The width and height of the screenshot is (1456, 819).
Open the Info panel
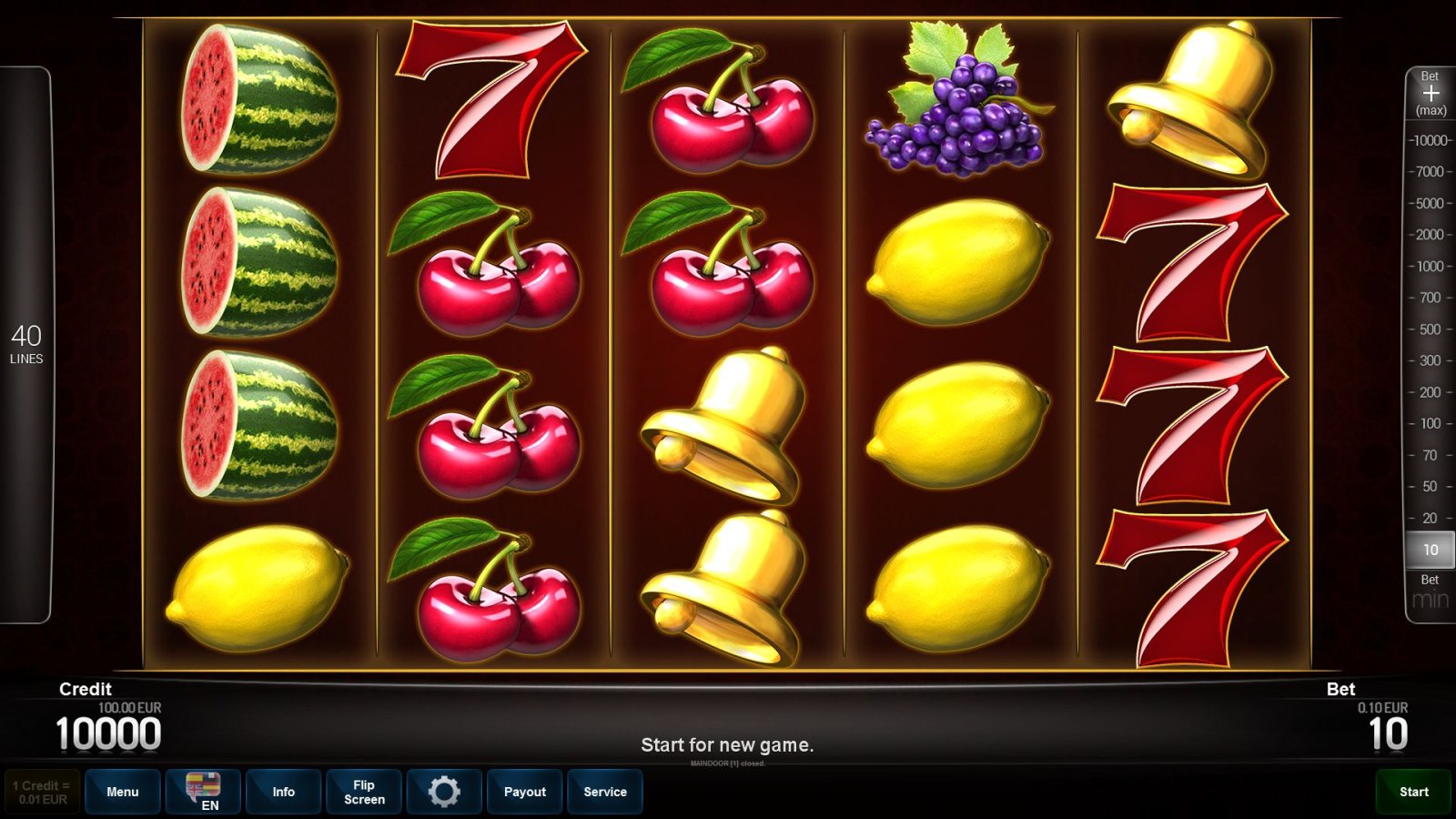[x=283, y=792]
